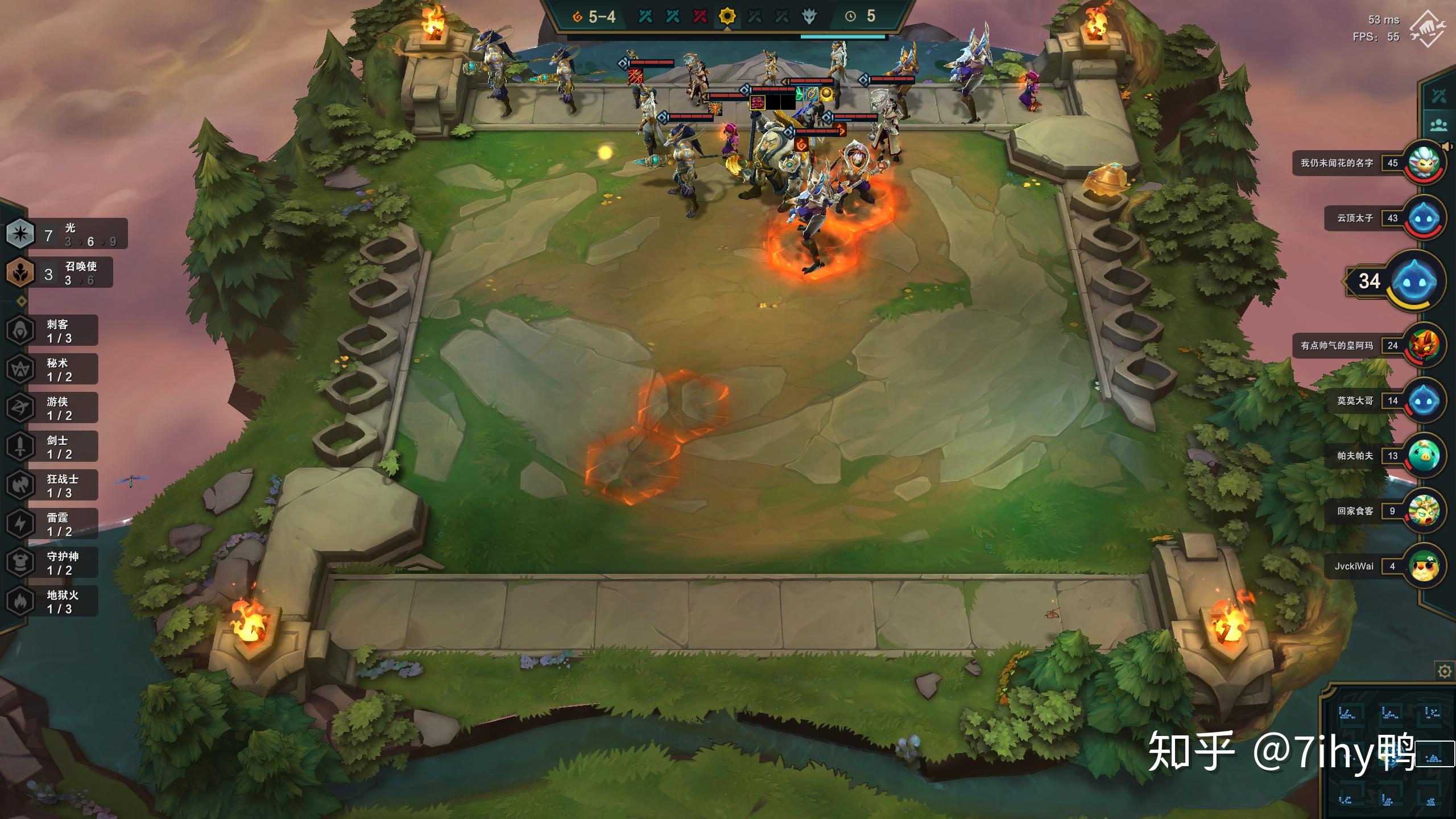Switch to the players list tab

(x=1439, y=125)
